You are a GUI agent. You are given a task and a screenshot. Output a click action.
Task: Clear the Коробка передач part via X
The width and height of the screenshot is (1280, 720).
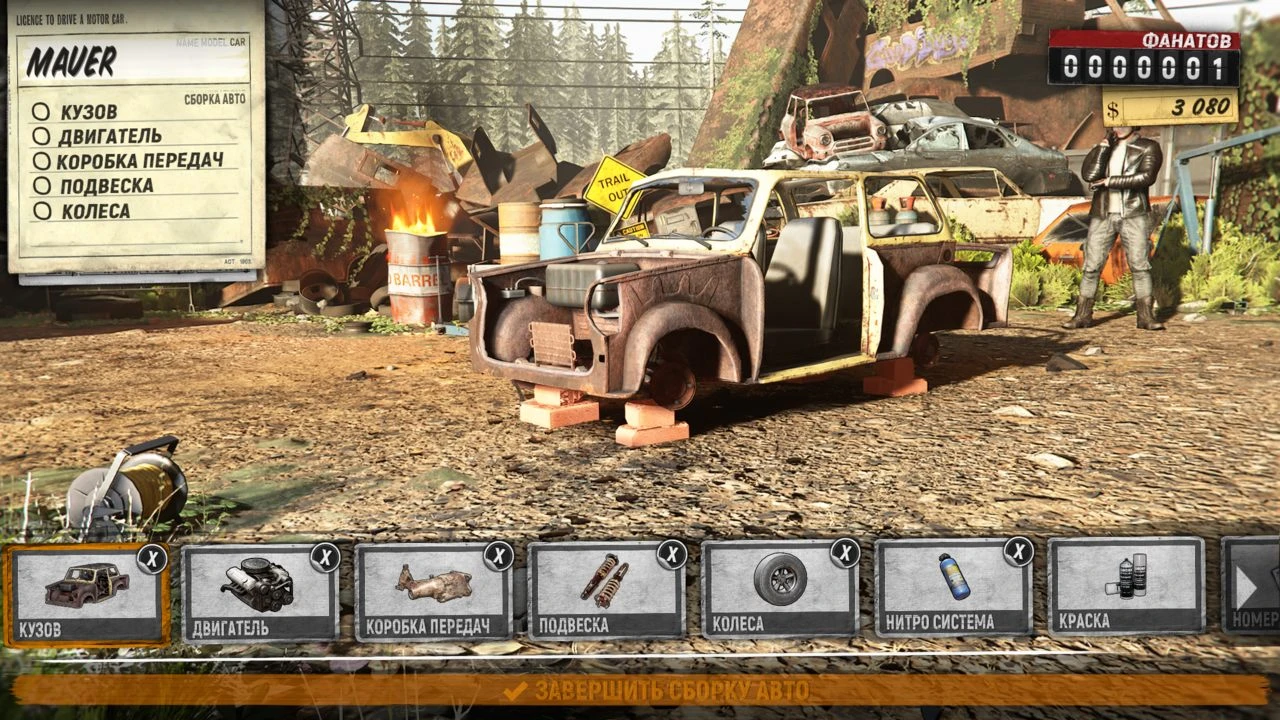tap(498, 556)
